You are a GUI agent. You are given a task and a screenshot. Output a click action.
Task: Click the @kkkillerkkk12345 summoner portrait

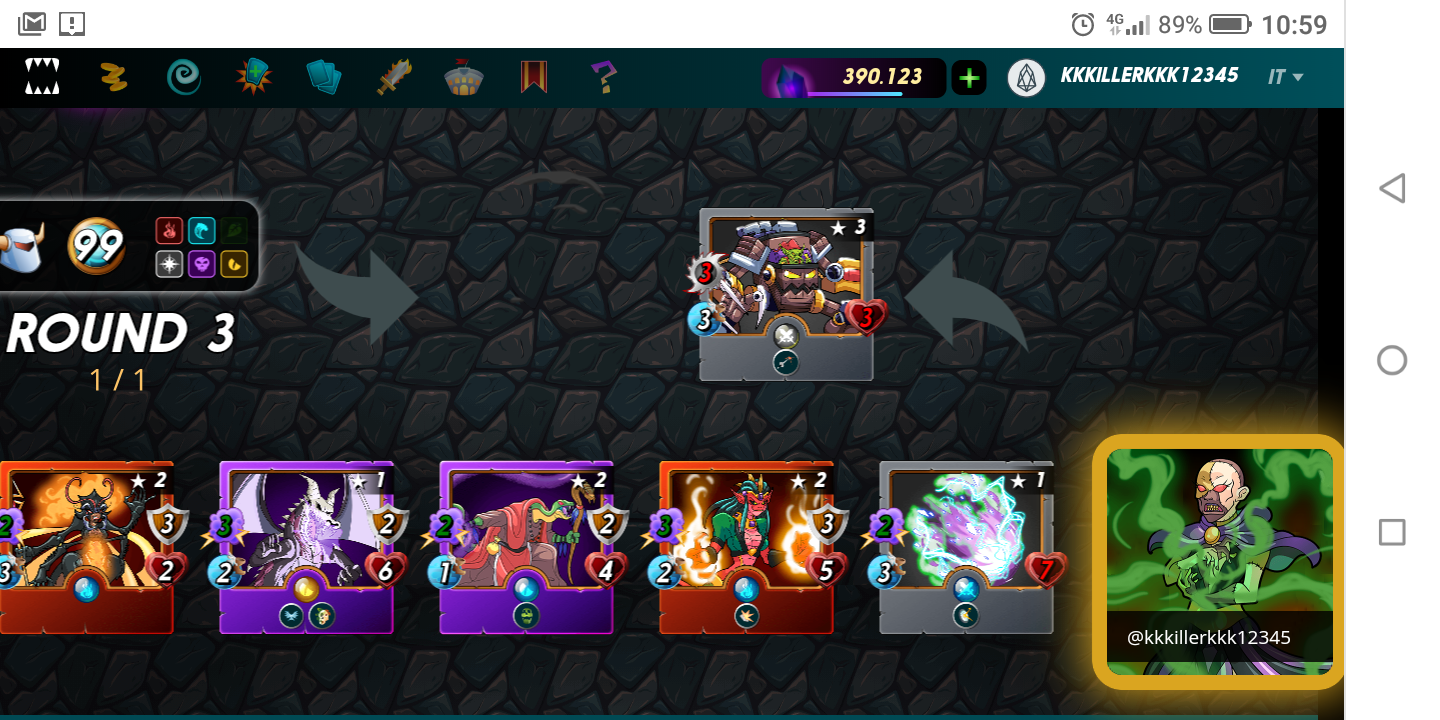1219,561
